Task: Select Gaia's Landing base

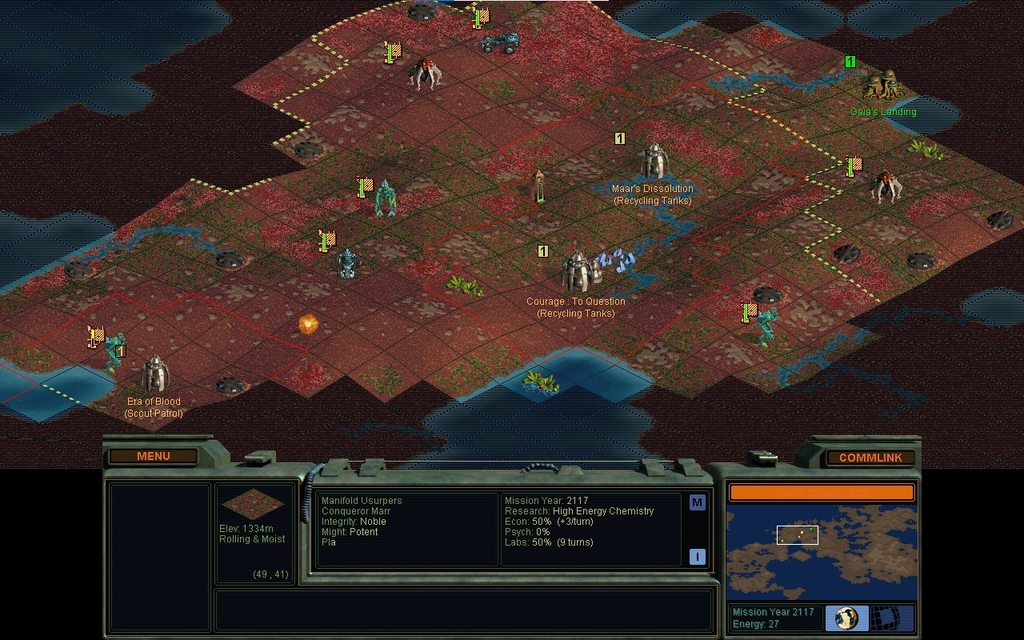Action: tap(882, 85)
